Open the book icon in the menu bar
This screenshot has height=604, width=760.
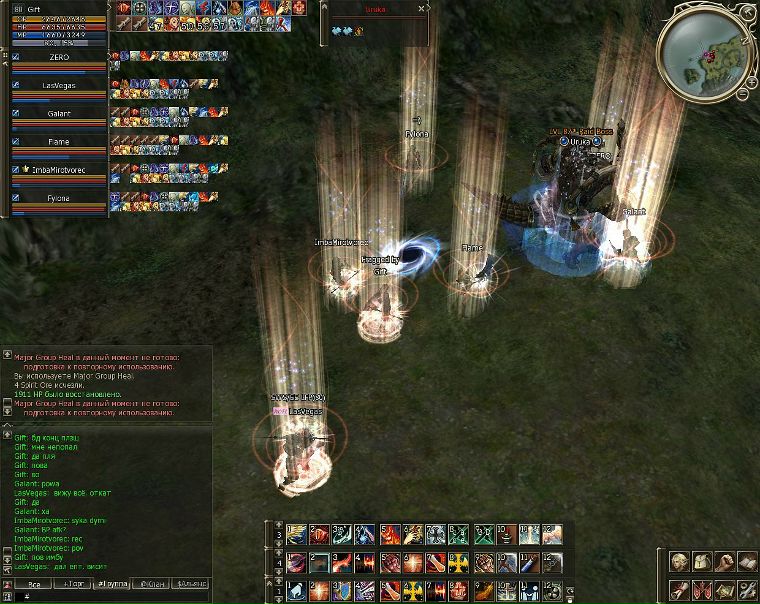[747, 562]
